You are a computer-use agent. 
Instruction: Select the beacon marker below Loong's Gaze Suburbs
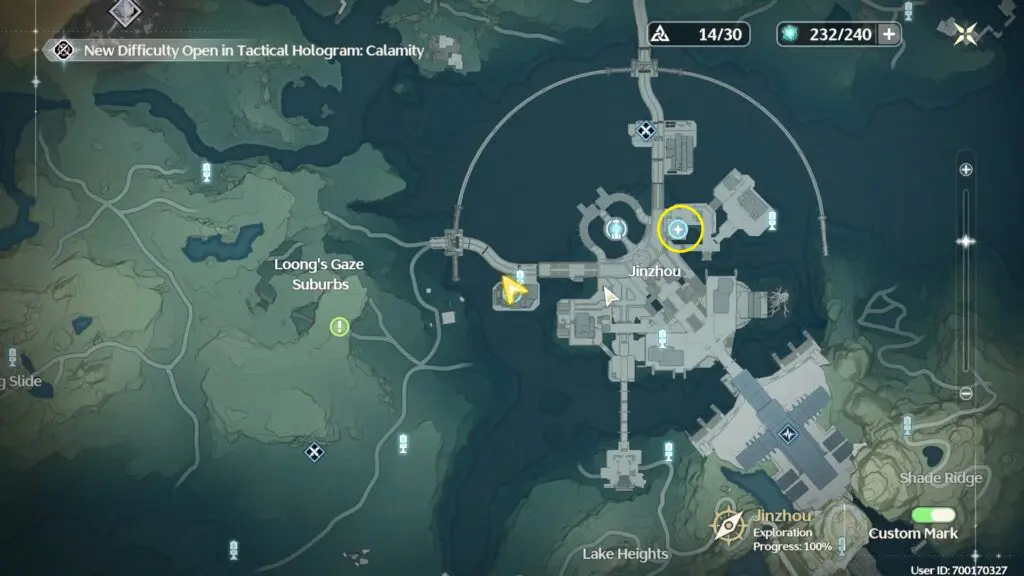pyautogui.click(x=403, y=443)
